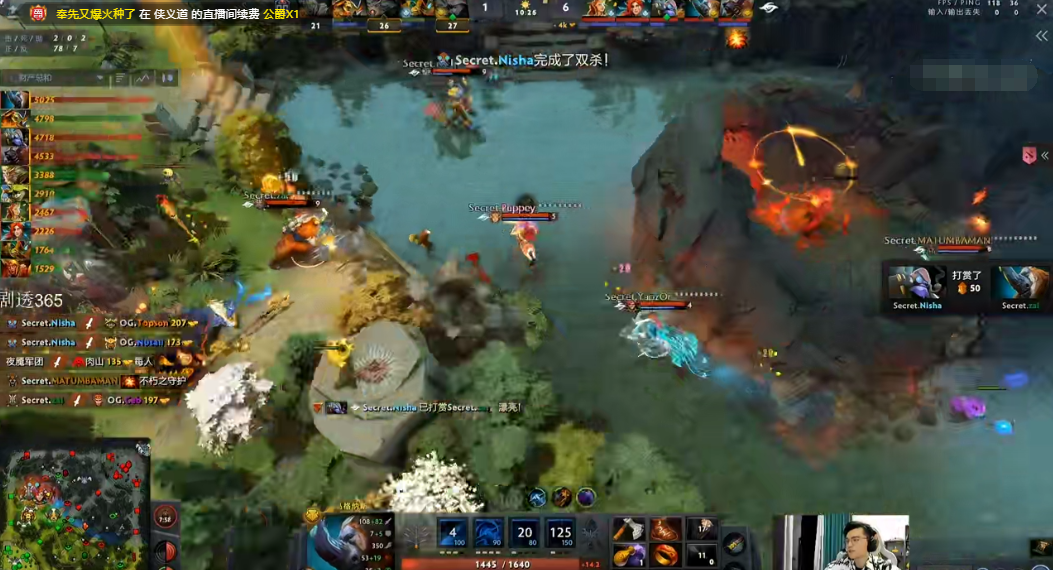Select the Quelling Blade axe item

coord(628,529)
